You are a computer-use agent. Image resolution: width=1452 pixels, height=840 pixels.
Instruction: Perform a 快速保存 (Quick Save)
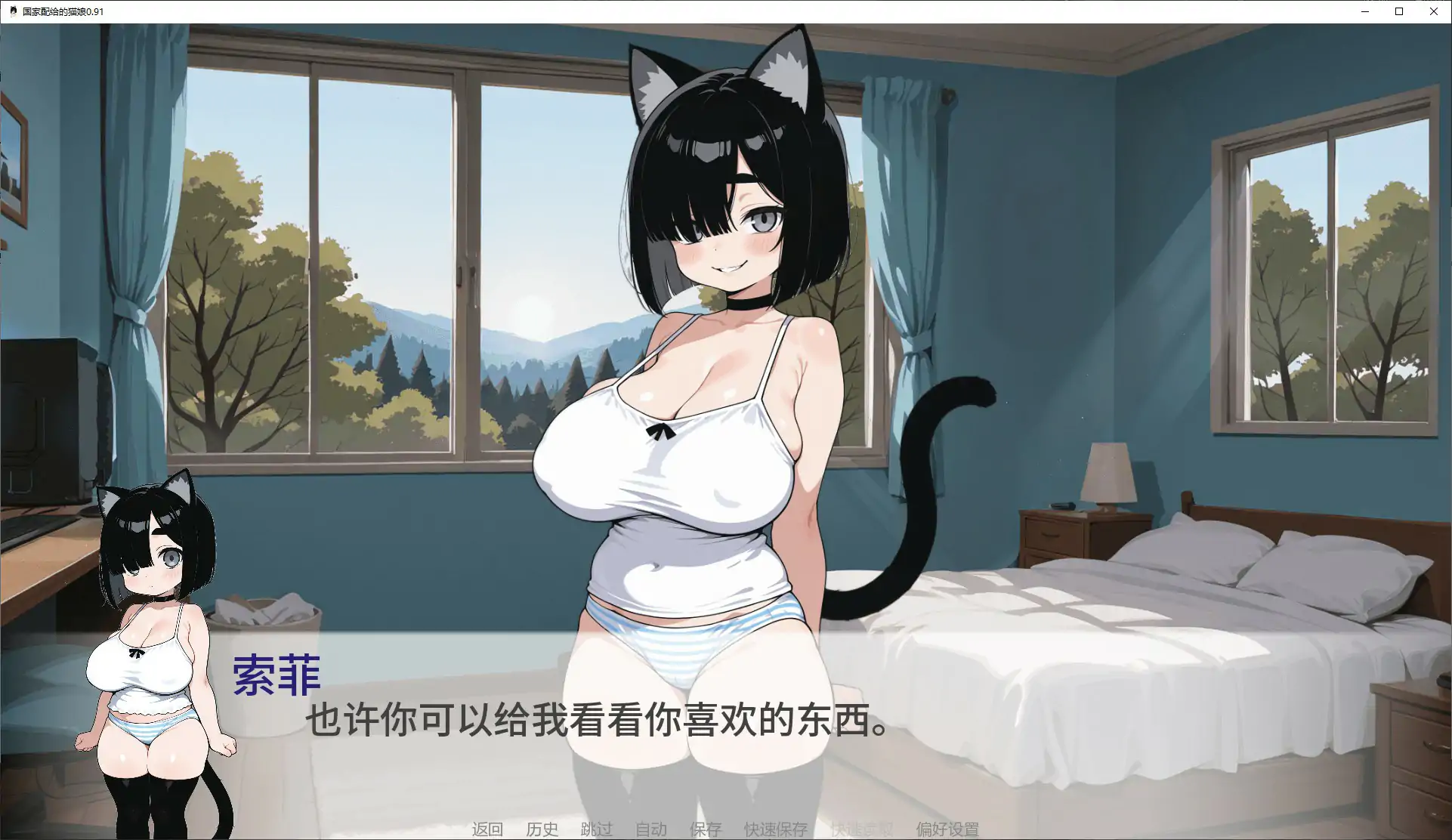[x=776, y=829]
